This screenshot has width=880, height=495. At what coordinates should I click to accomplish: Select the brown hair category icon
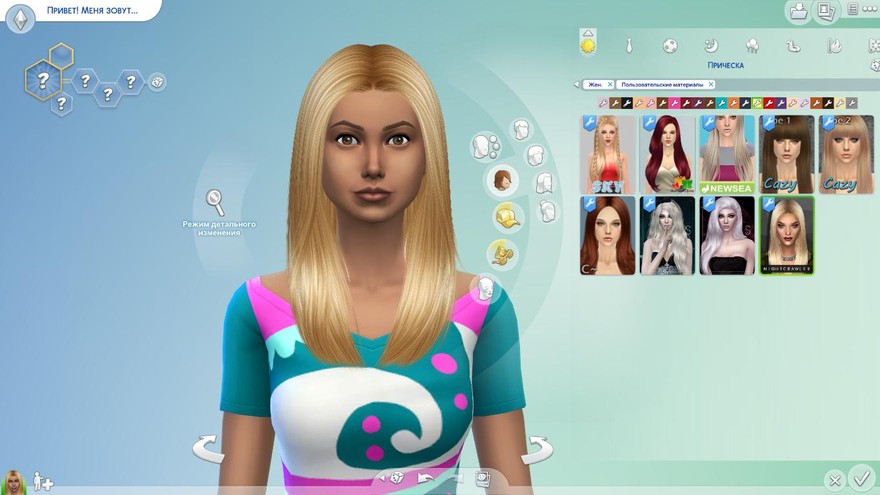502,182
